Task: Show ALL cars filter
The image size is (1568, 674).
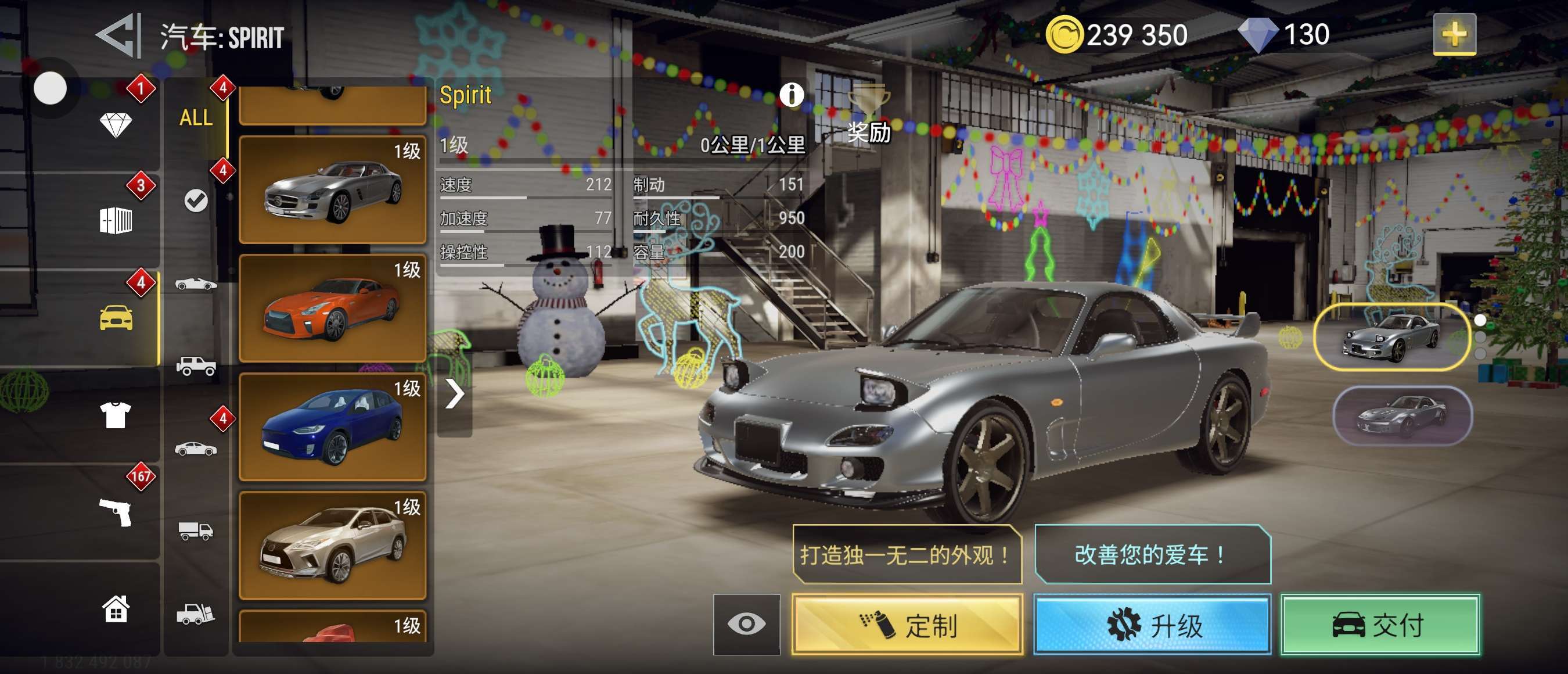Action: pyautogui.click(x=196, y=117)
